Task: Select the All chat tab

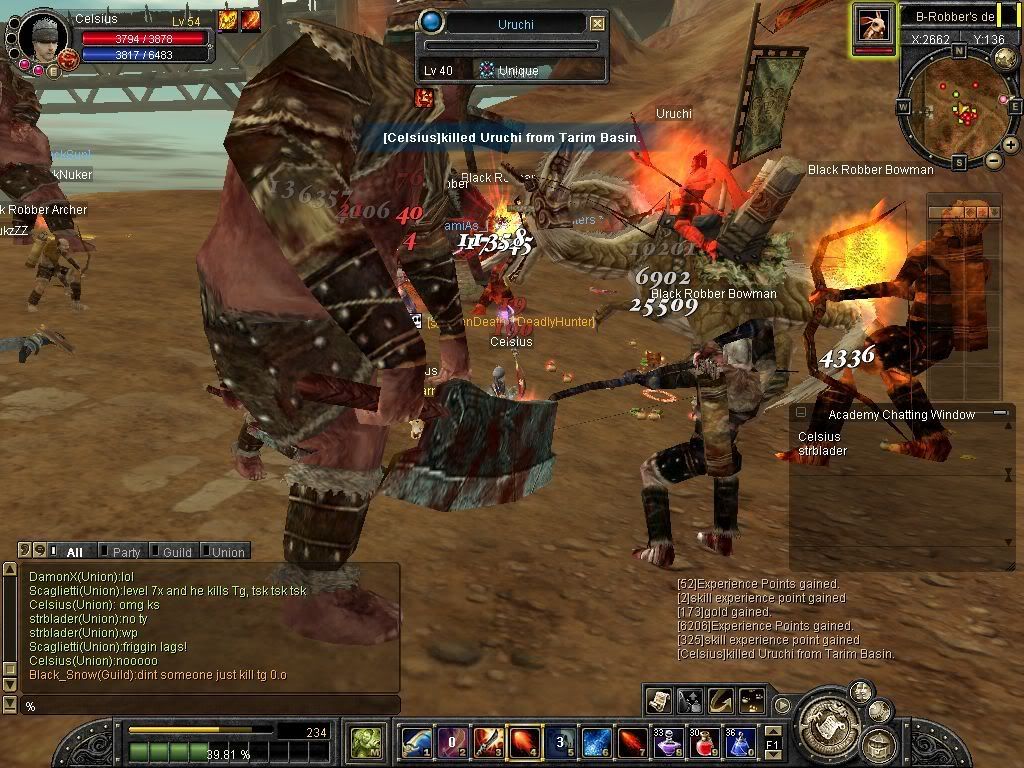Action: point(73,551)
